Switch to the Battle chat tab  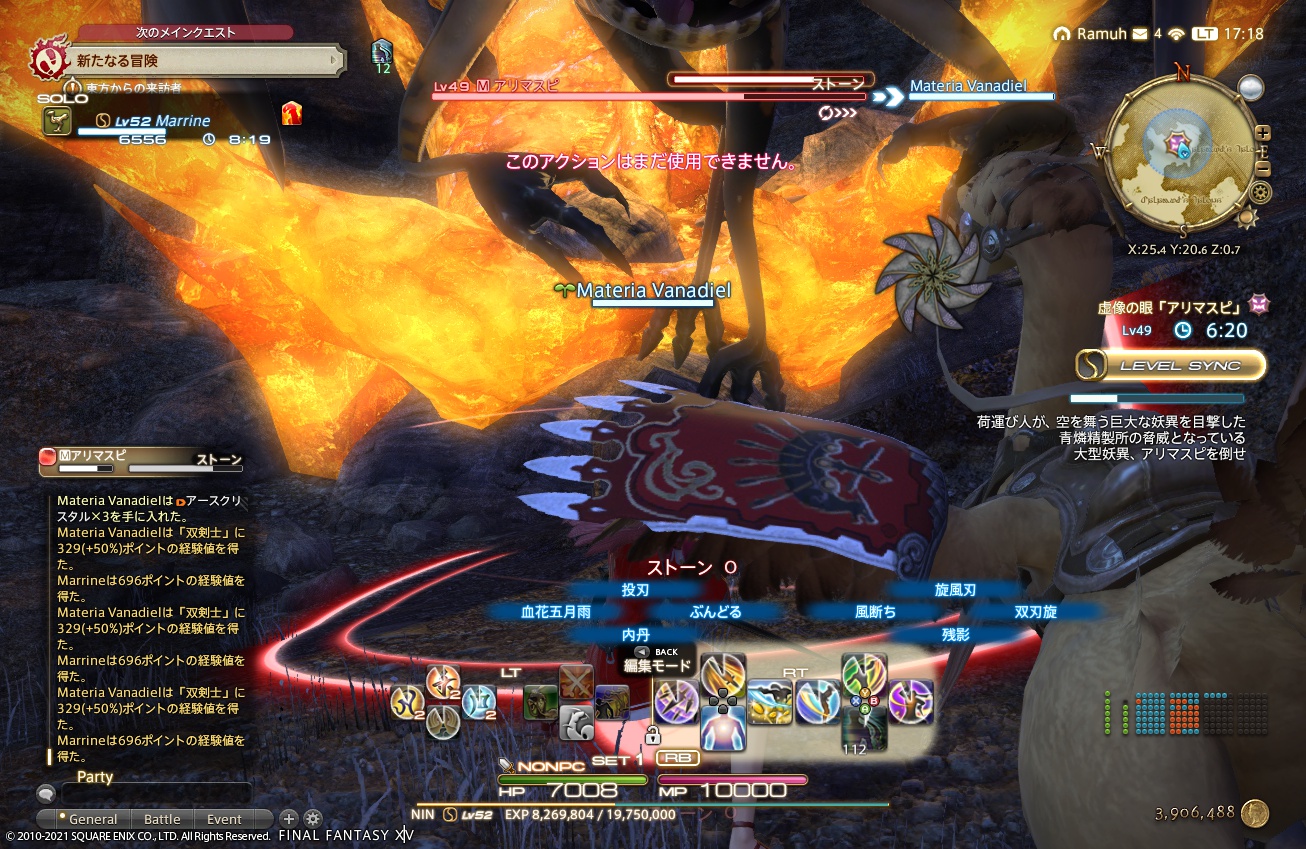tap(162, 819)
